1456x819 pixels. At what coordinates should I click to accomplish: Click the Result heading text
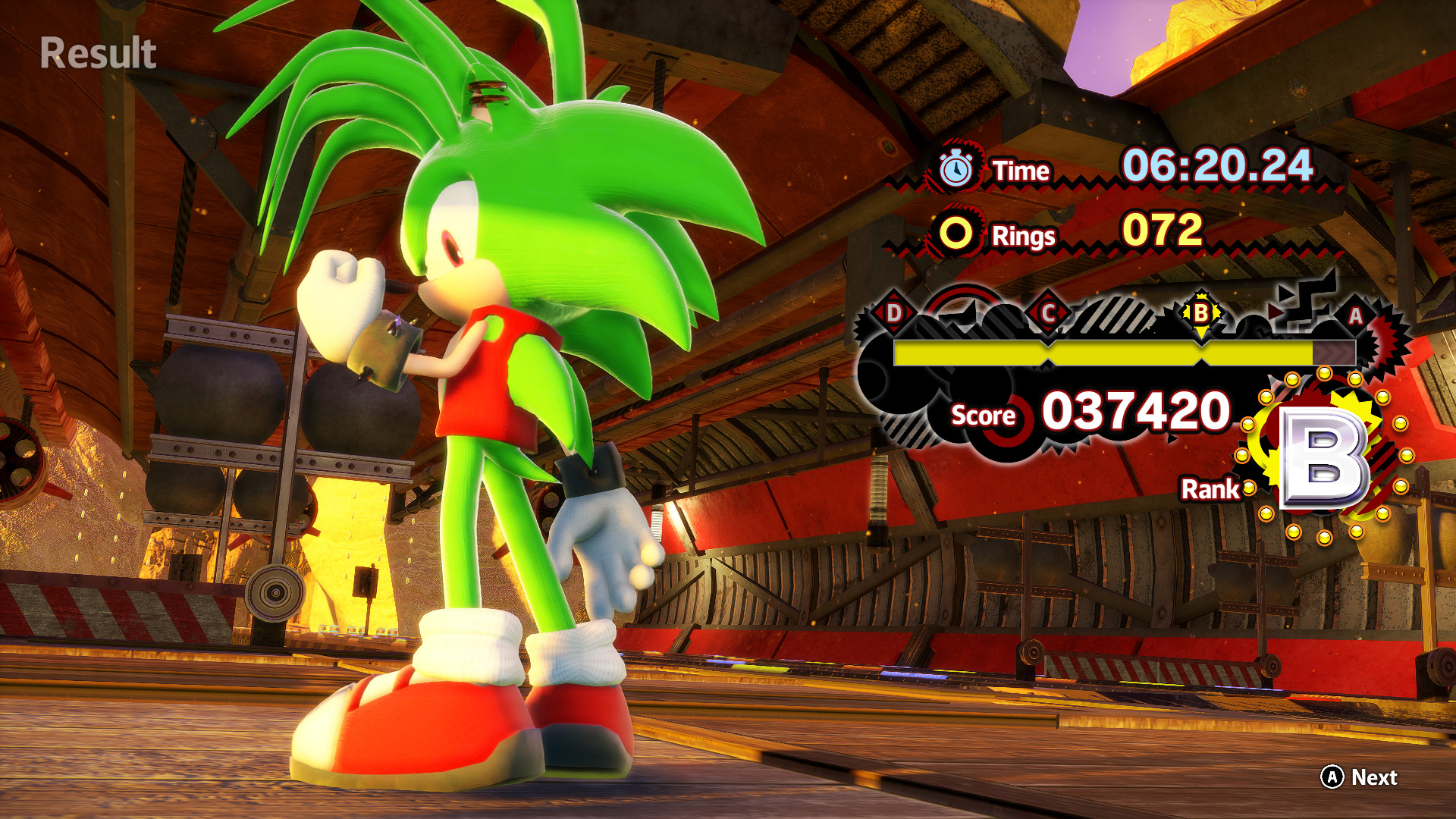coord(96,52)
